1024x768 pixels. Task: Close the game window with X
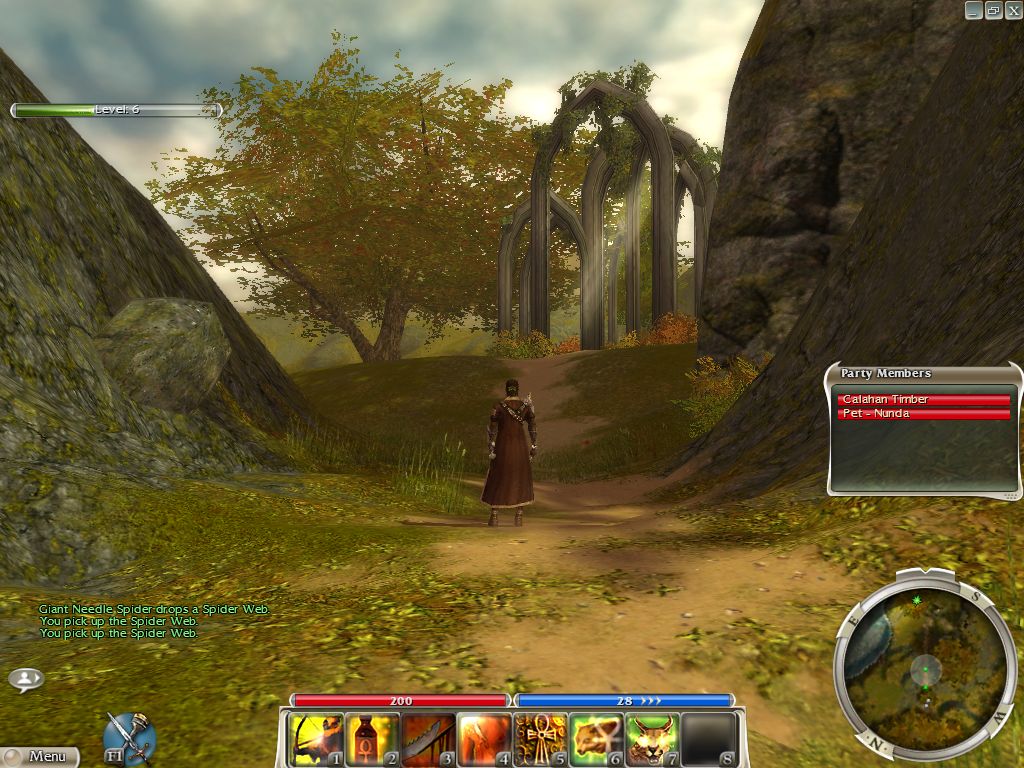pos(1012,10)
